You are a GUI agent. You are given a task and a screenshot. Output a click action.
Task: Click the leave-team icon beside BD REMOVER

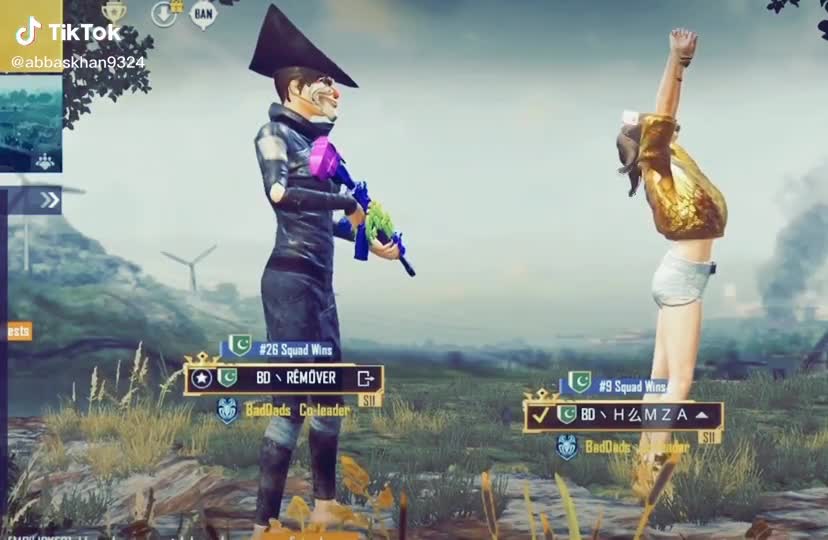pyautogui.click(x=366, y=378)
